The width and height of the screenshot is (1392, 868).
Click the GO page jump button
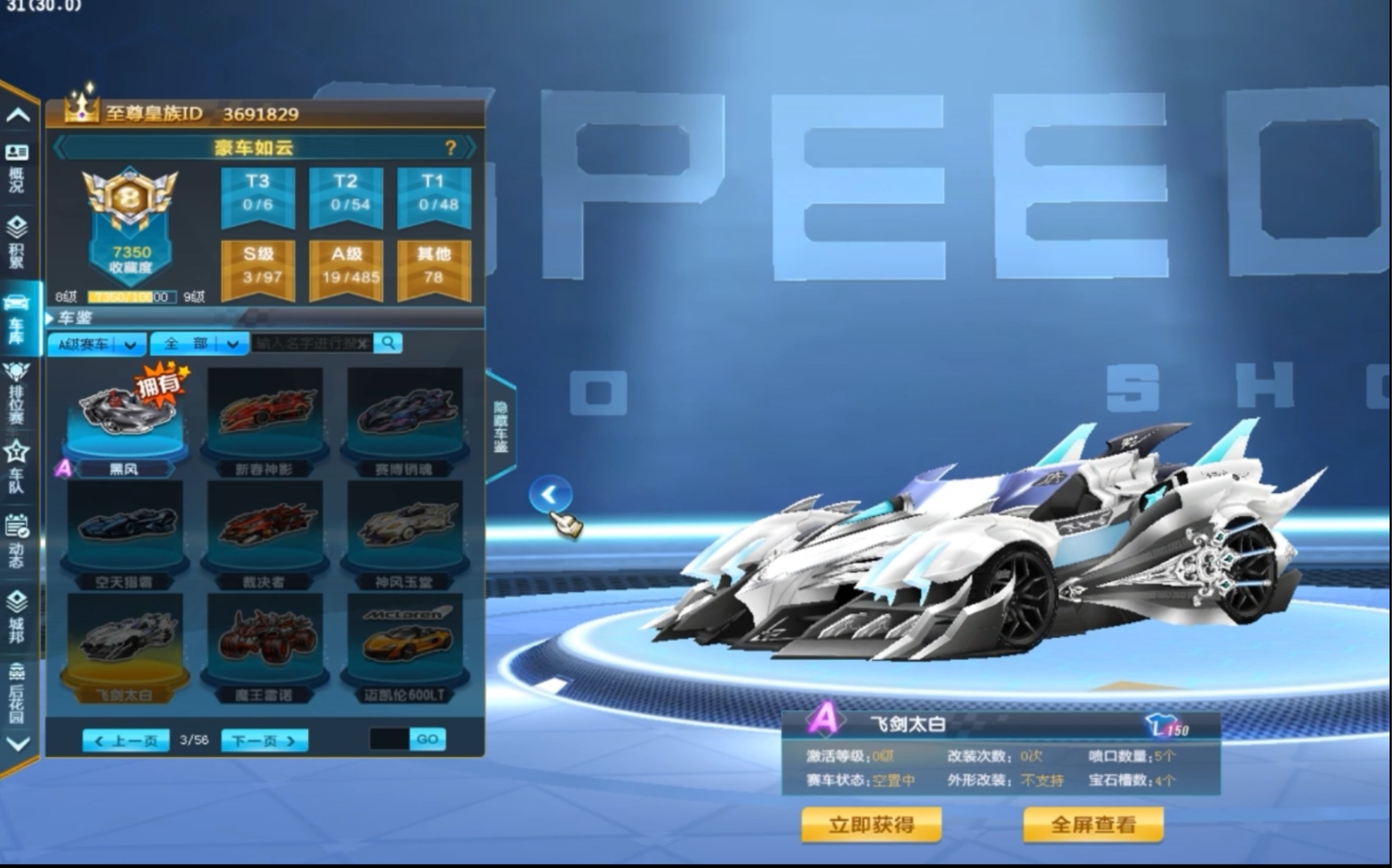[427, 739]
